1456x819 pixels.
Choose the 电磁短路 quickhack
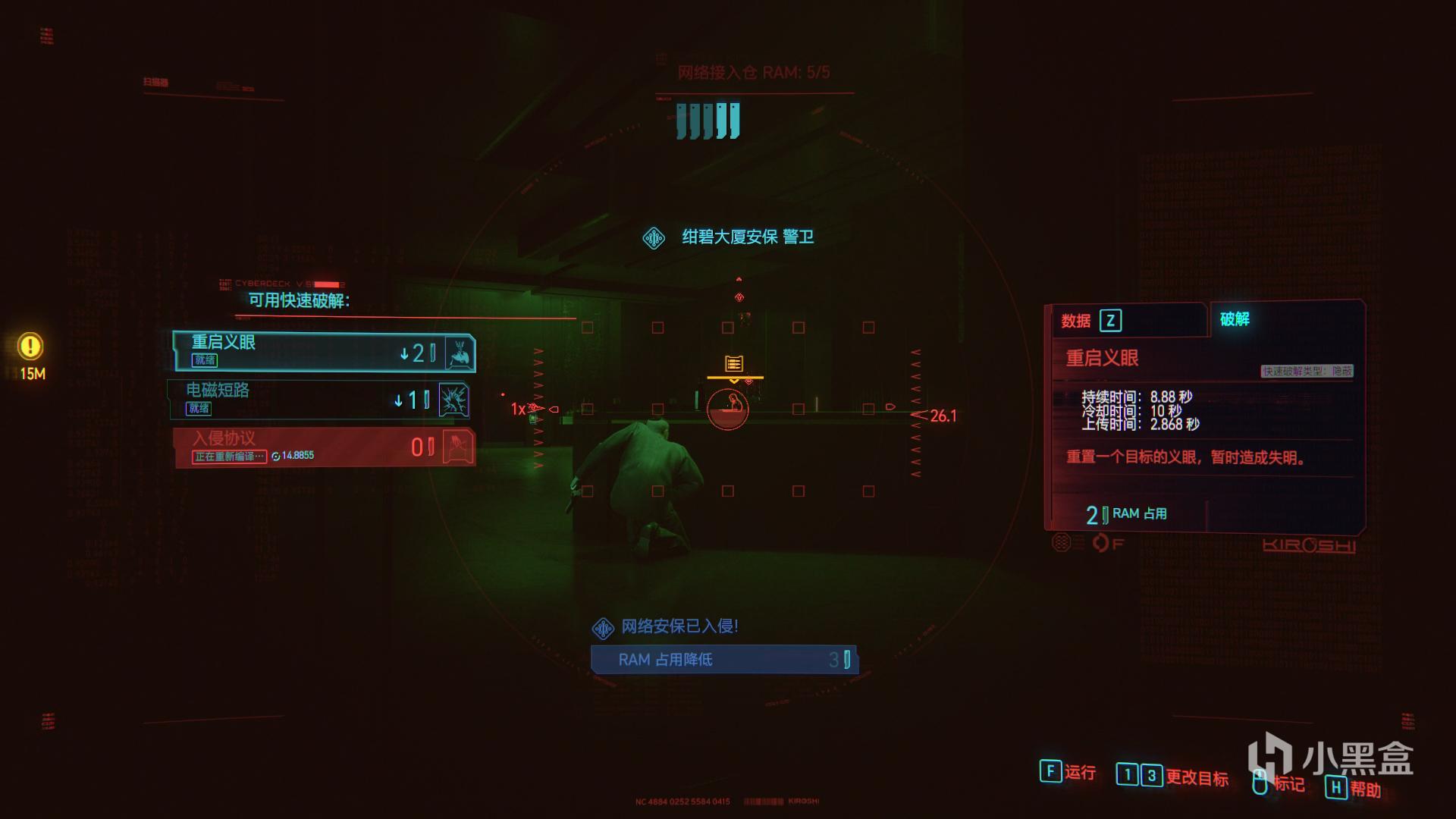[x=318, y=399]
